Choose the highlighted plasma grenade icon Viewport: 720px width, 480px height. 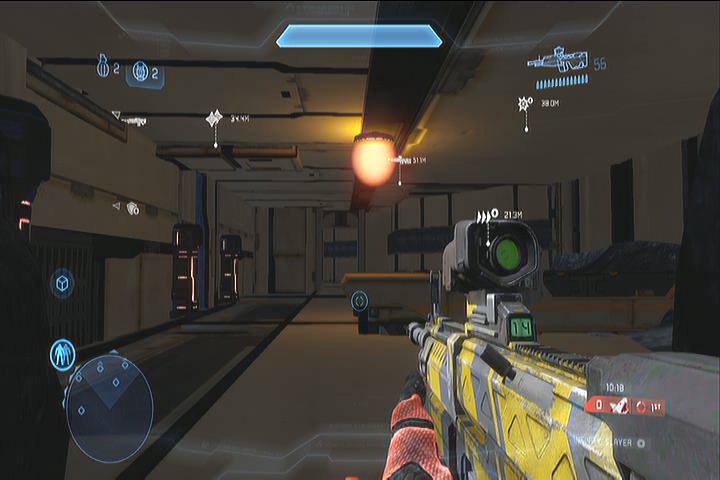[x=141, y=72]
